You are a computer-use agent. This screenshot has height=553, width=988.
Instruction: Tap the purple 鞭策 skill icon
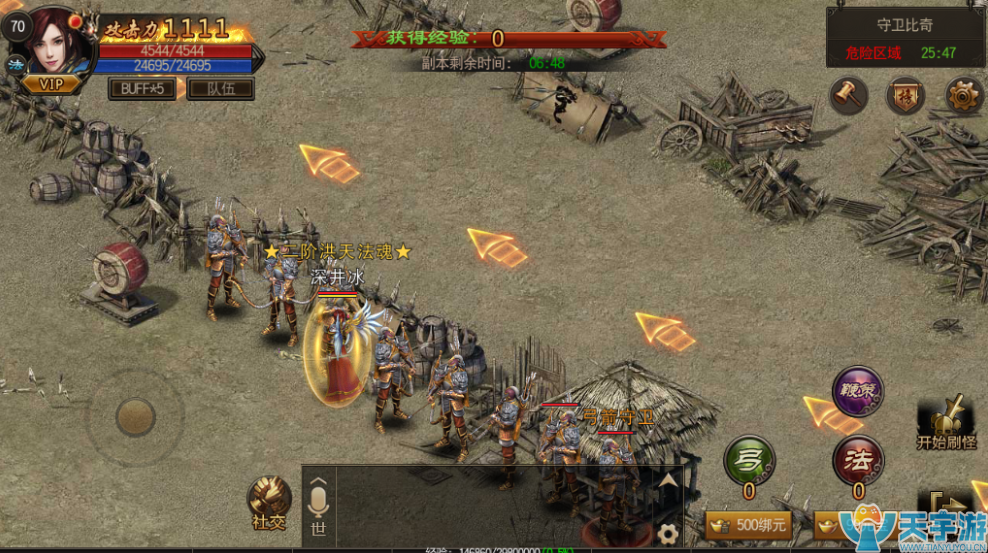[x=857, y=391]
